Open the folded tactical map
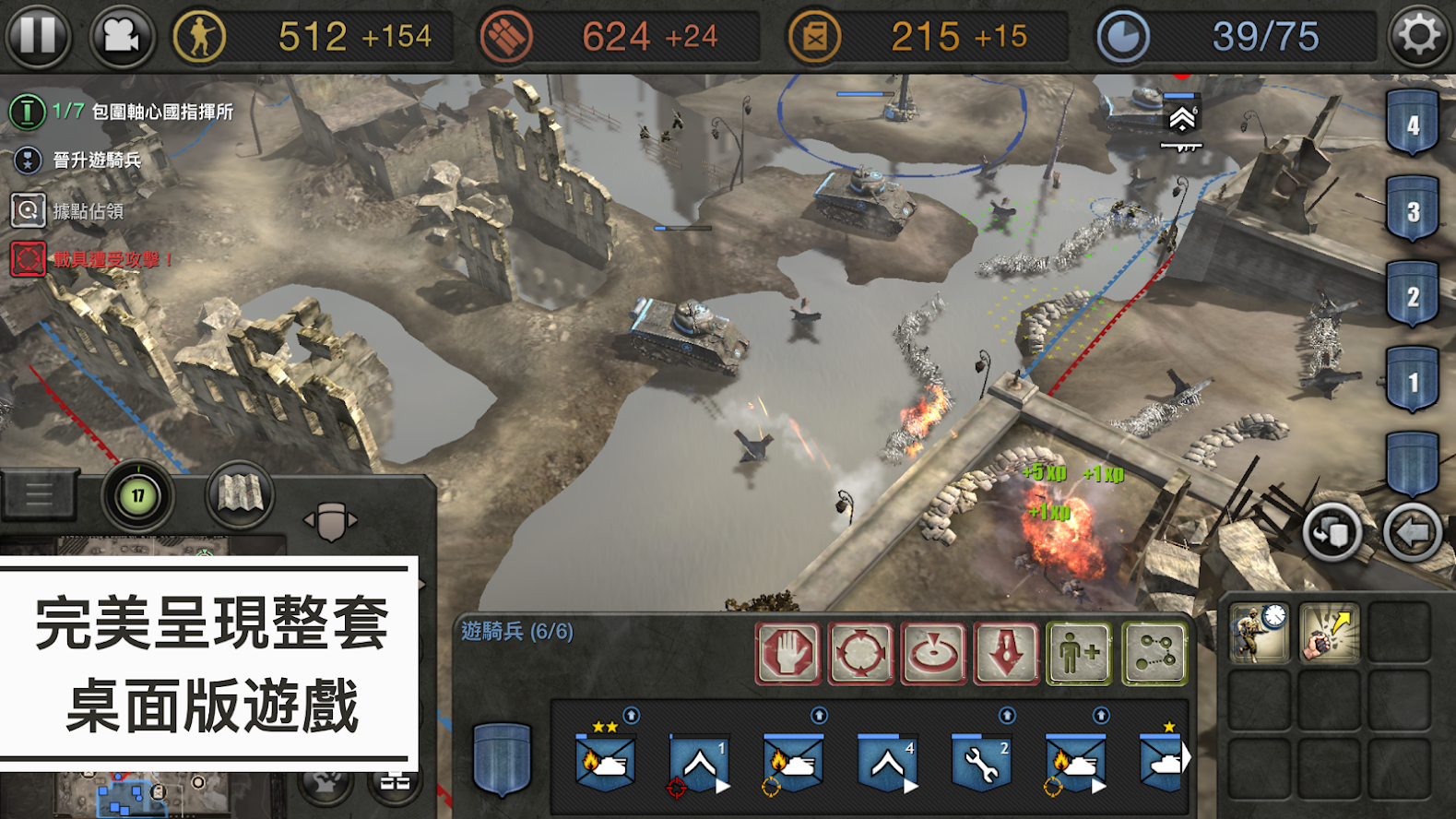Image resolution: width=1456 pixels, height=819 pixels. [240, 495]
